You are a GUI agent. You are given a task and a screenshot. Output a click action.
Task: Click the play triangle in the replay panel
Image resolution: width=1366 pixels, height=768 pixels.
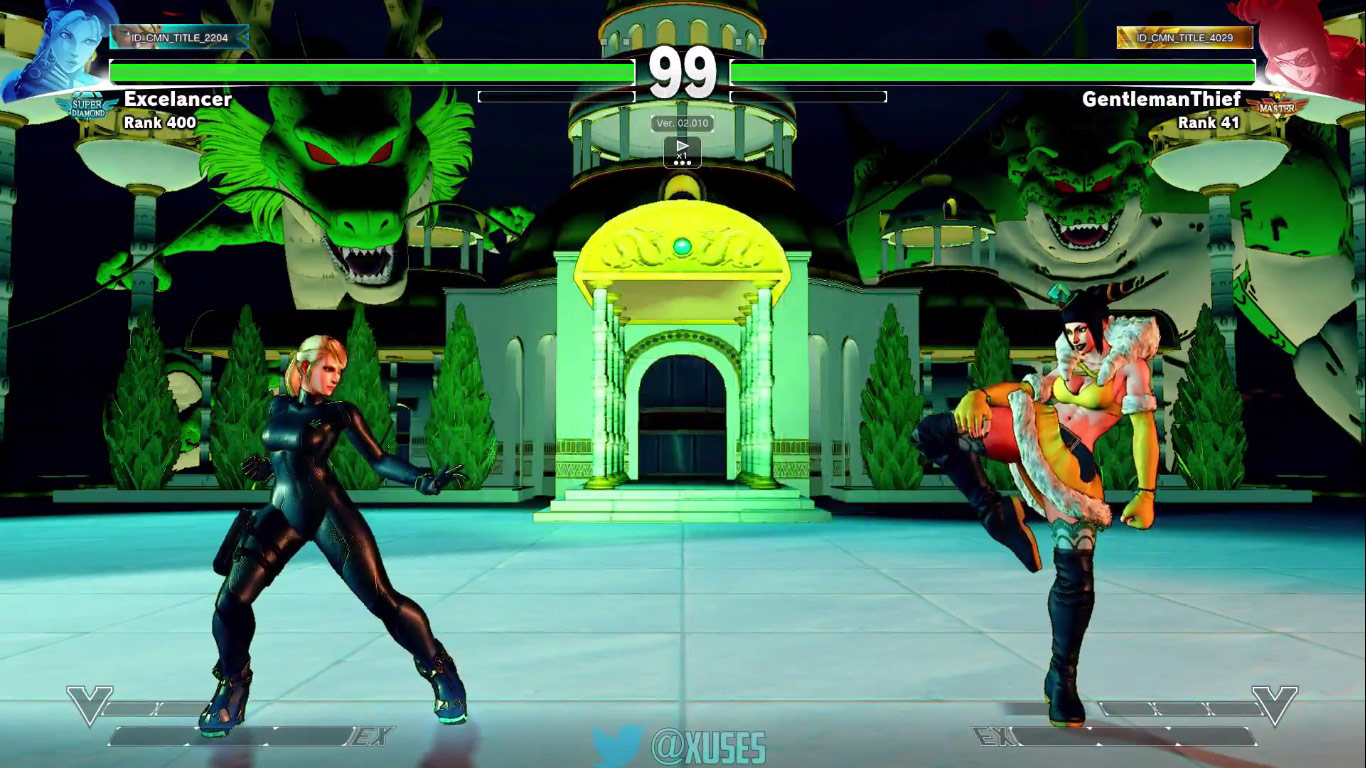683,144
